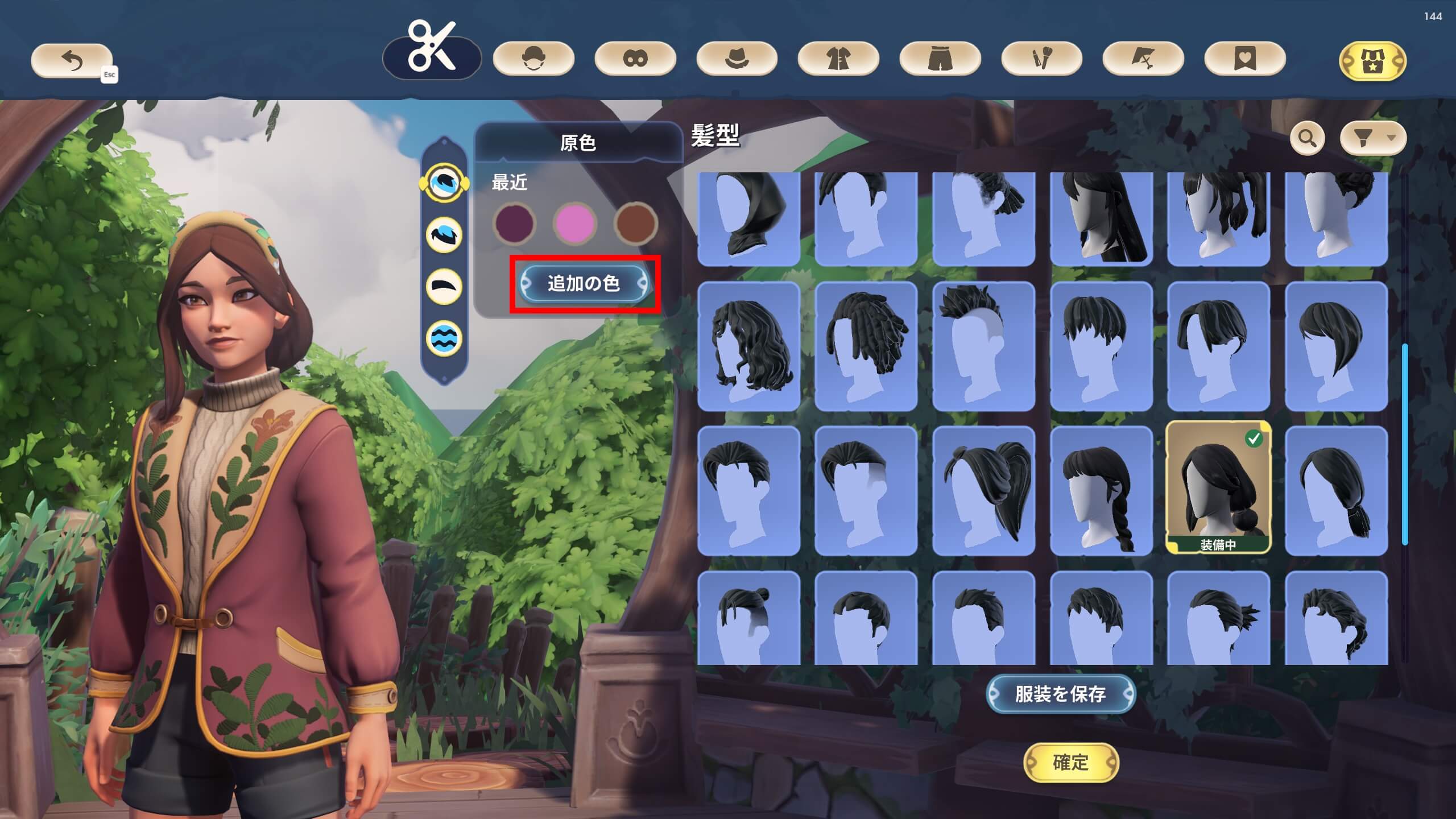Pick the side braid hairstyle
Image resolution: width=1456 pixels, height=819 pixels.
1101,490
